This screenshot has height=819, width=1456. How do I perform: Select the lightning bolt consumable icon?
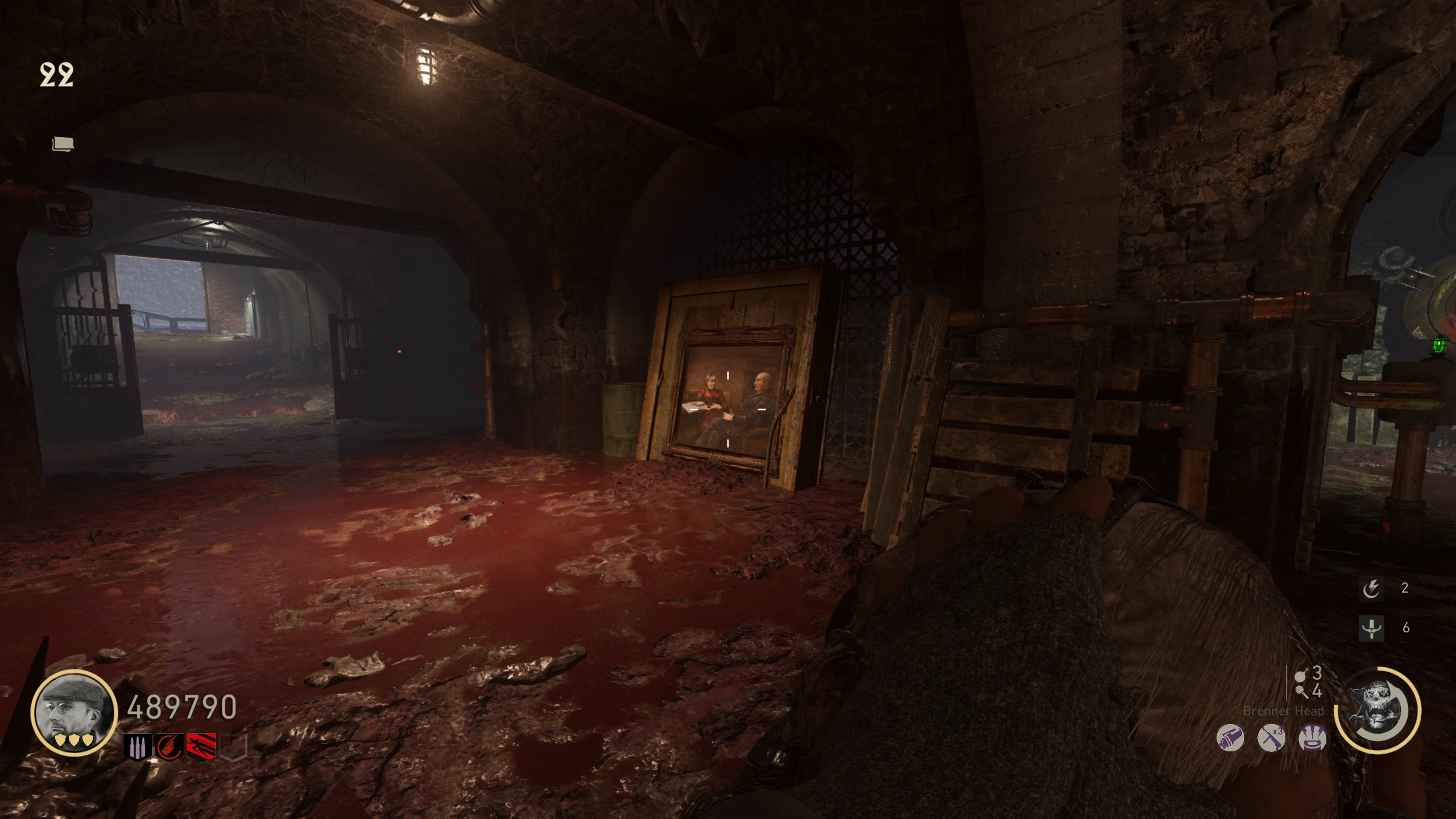(x=1371, y=589)
